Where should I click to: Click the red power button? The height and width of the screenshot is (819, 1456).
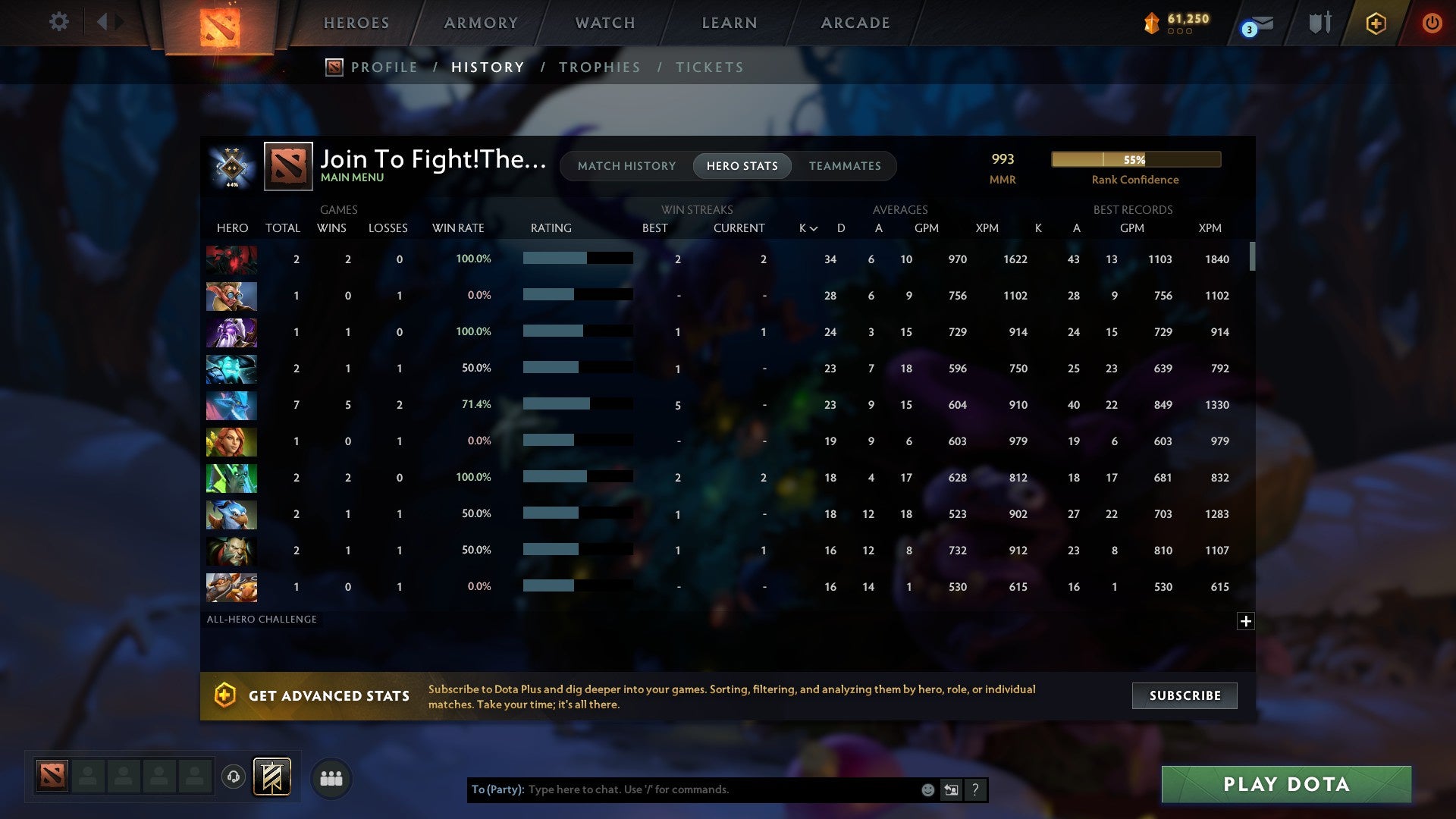point(1432,23)
